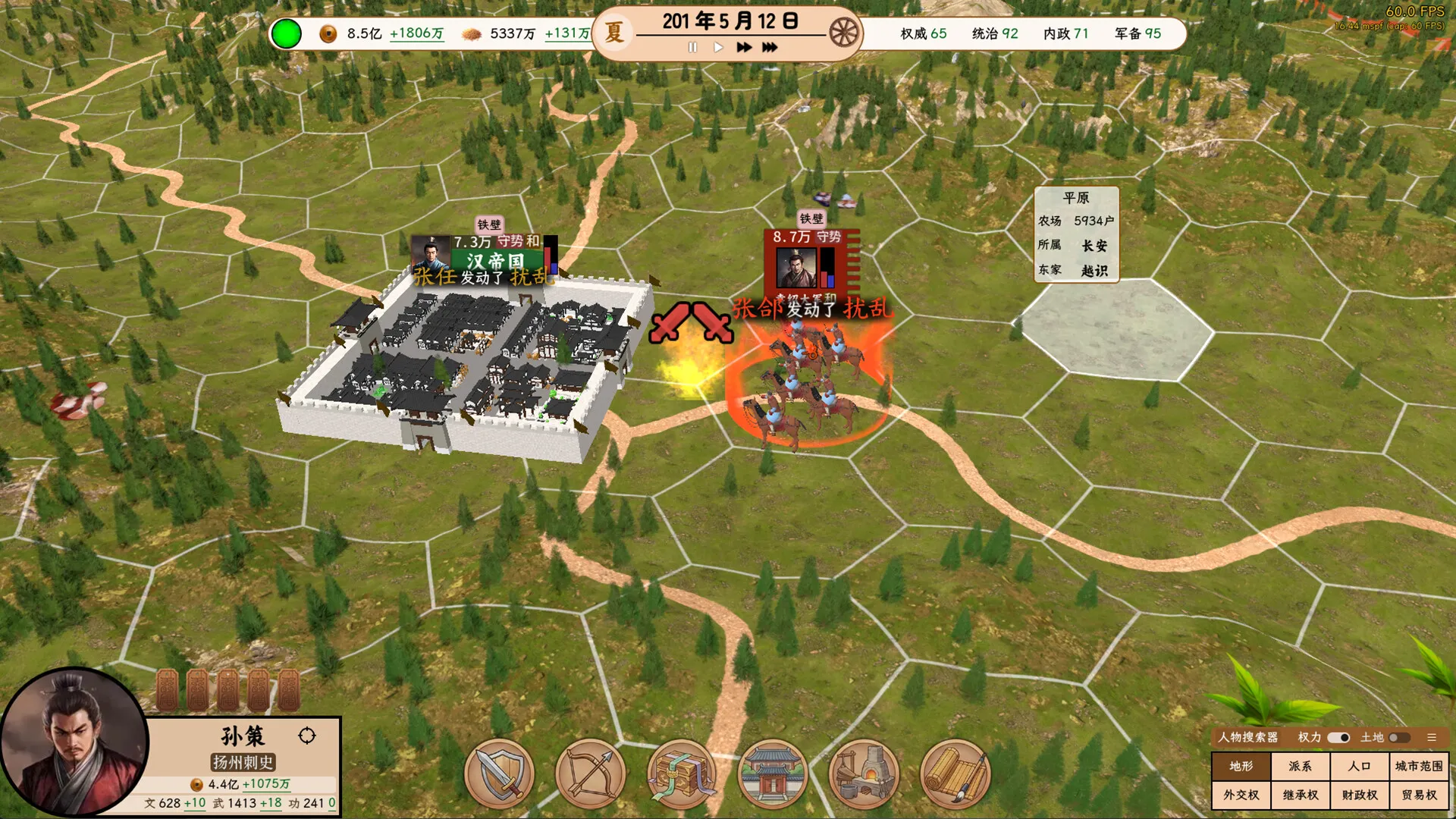
Task: Open the sword and shield menu
Action: click(x=500, y=774)
